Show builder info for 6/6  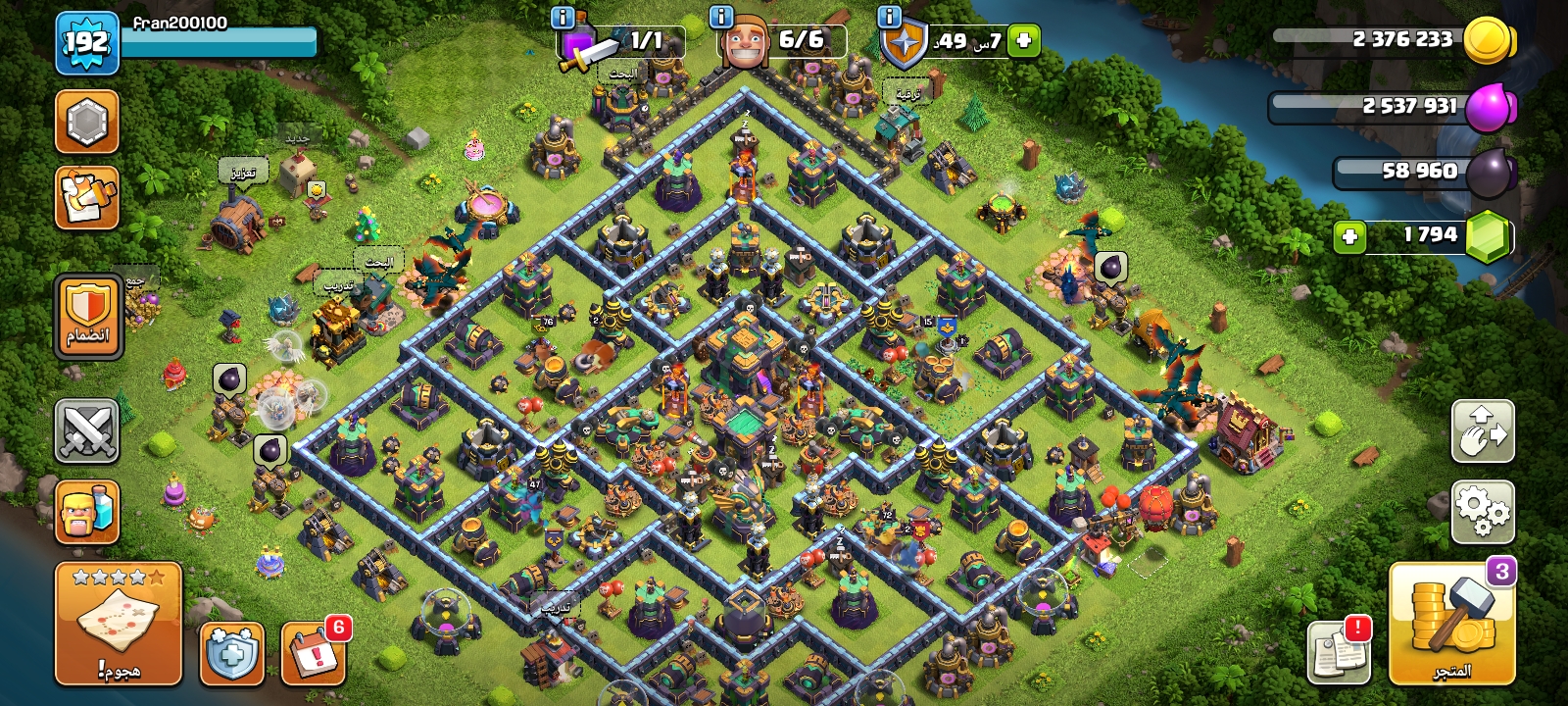point(720,17)
